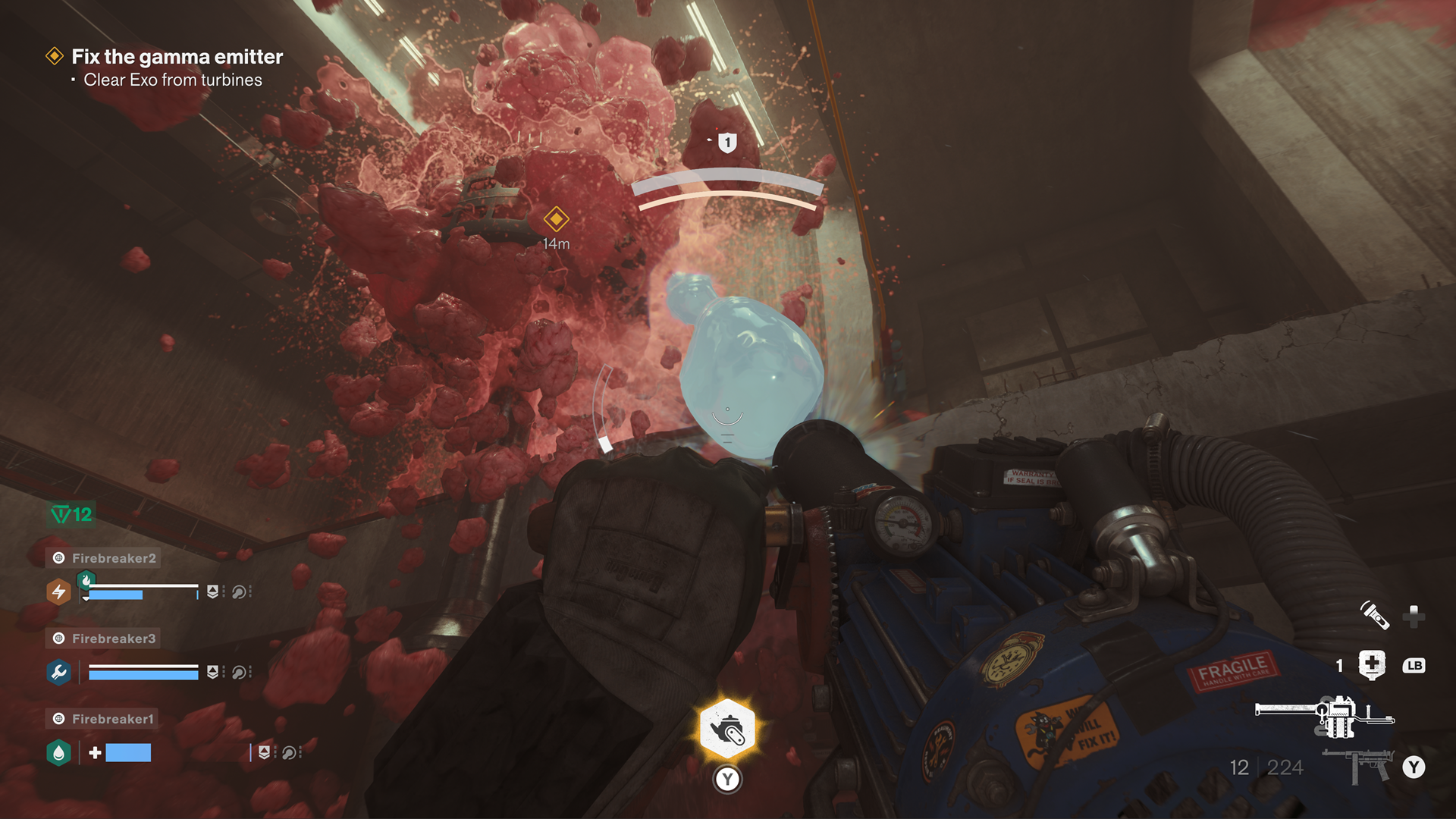Click the green currency counter showing 12
This screenshot has height=819, width=1456.
point(71,515)
